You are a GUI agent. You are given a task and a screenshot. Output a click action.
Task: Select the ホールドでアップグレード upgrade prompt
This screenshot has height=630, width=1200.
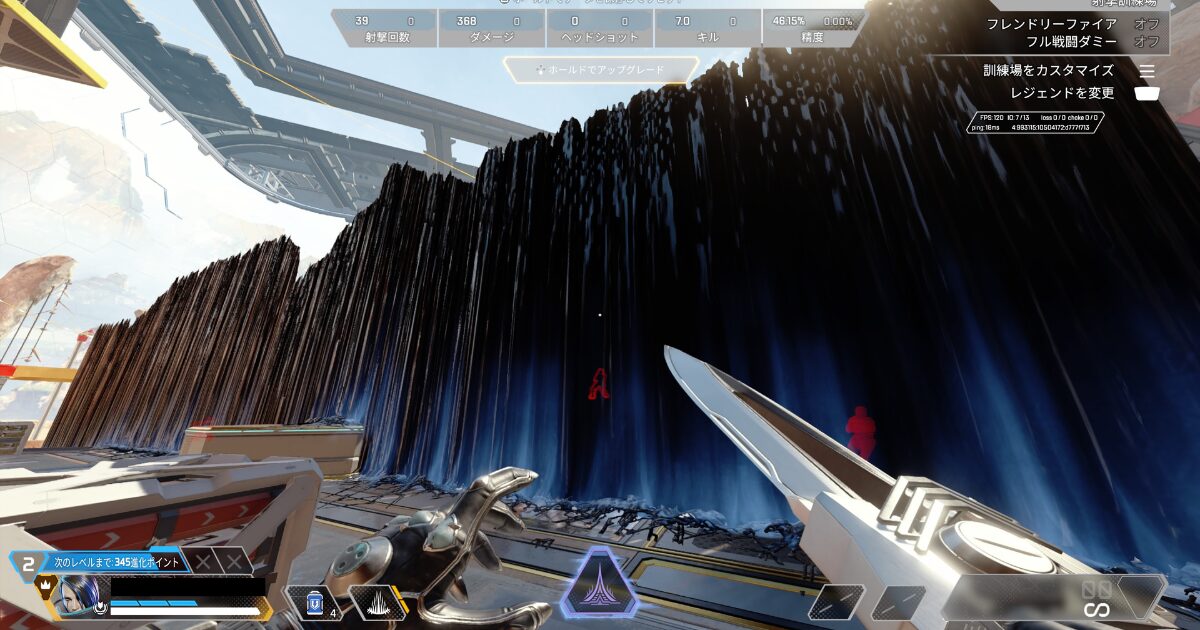[600, 70]
